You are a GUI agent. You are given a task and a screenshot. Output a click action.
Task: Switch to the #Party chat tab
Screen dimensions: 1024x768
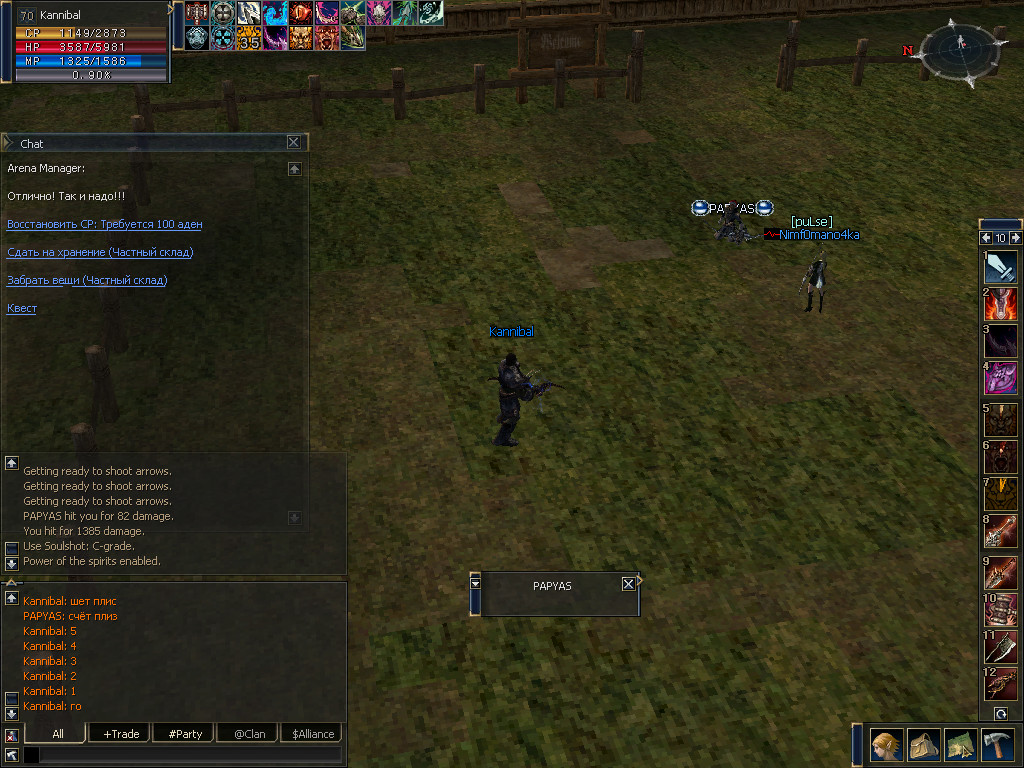pyautogui.click(x=185, y=734)
